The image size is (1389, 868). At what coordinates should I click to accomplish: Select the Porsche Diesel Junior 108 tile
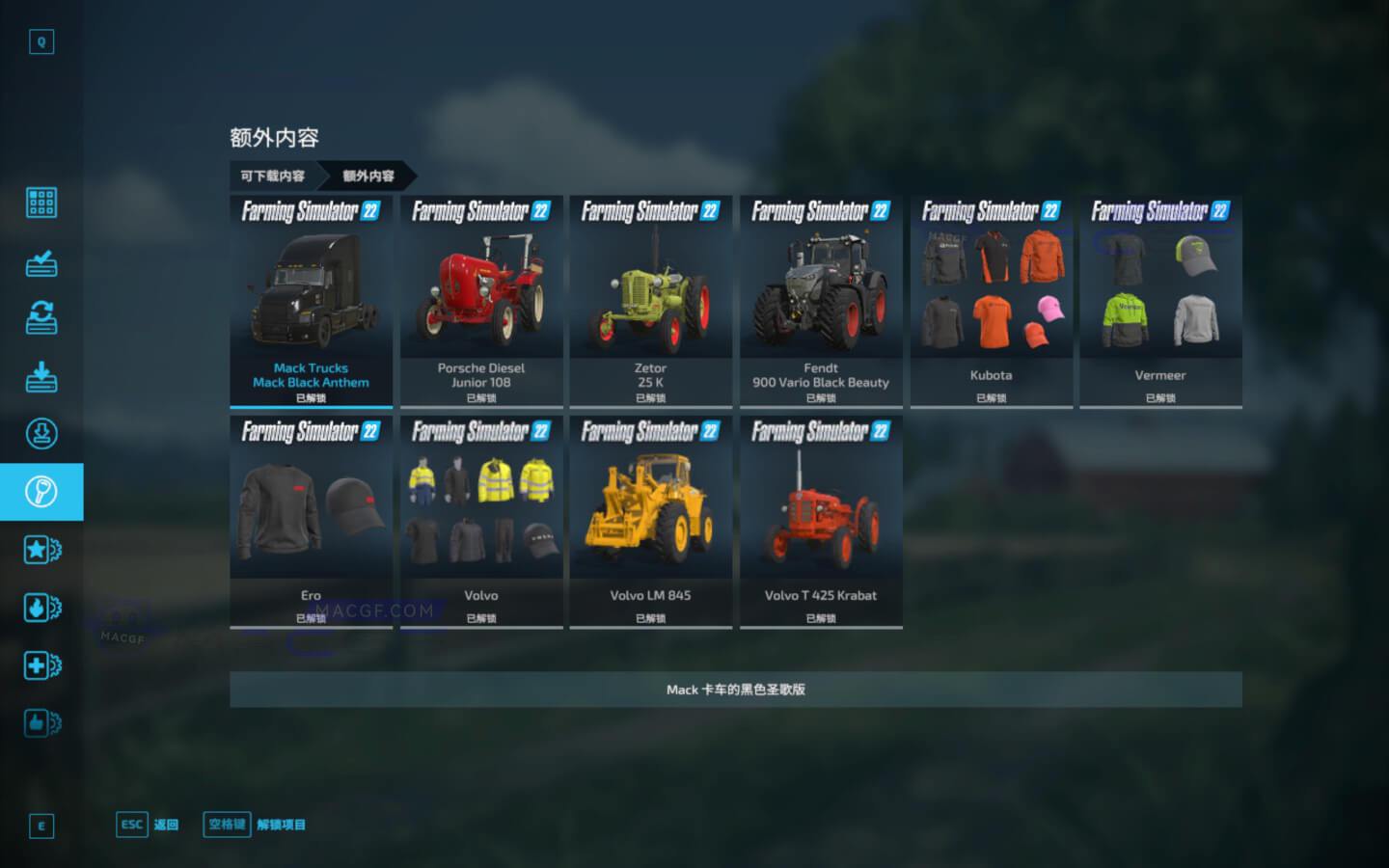tap(480, 299)
